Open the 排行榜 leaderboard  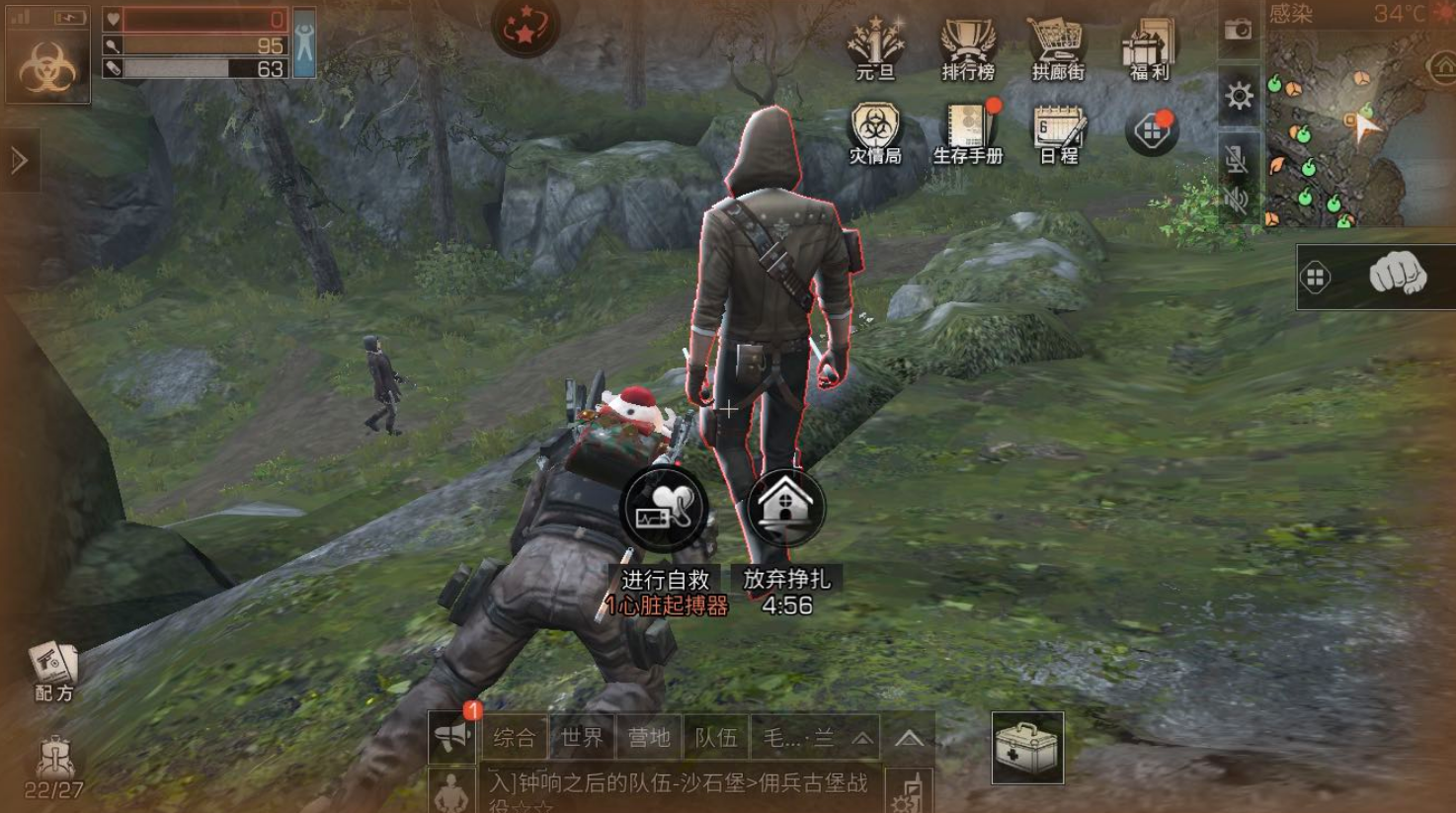tap(967, 47)
